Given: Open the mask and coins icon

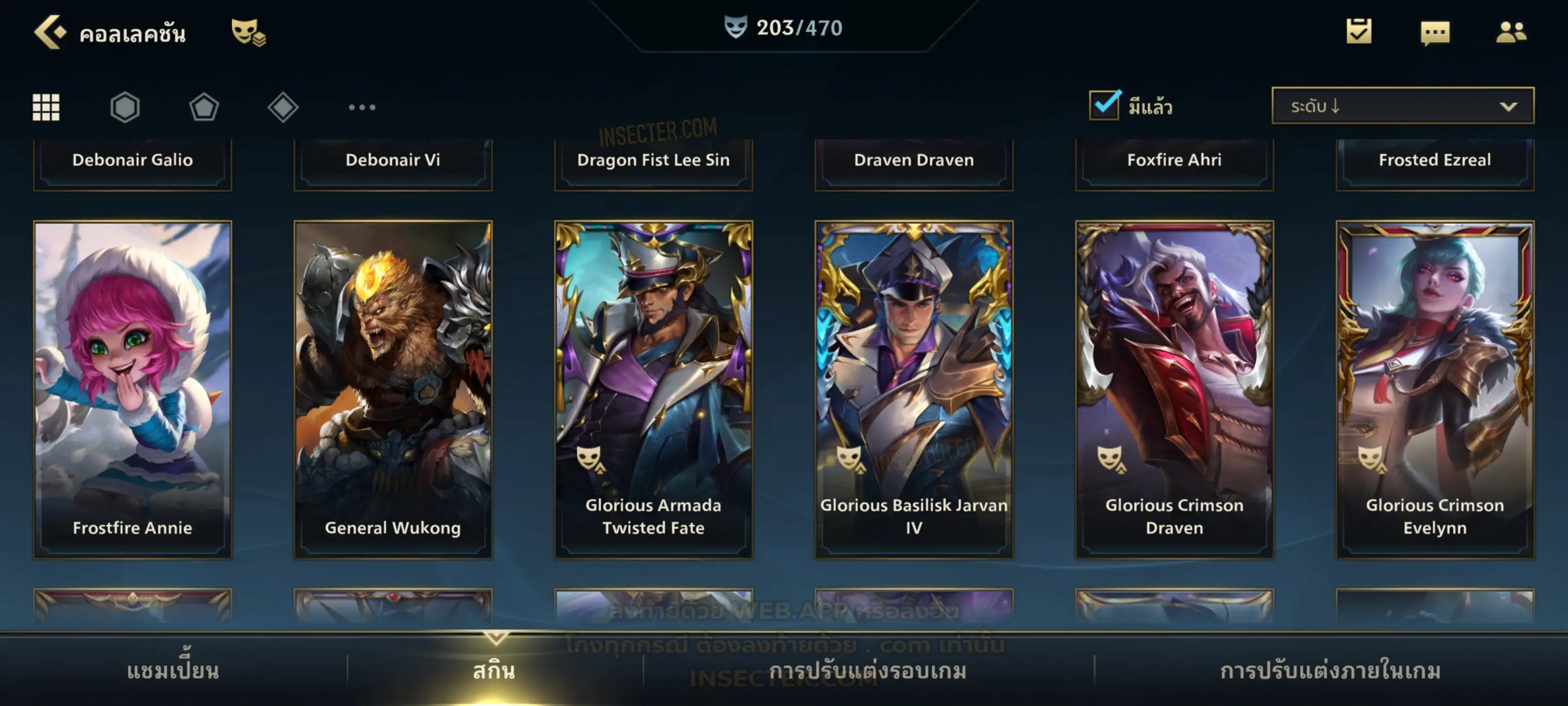Looking at the screenshot, I should coord(248,32).
